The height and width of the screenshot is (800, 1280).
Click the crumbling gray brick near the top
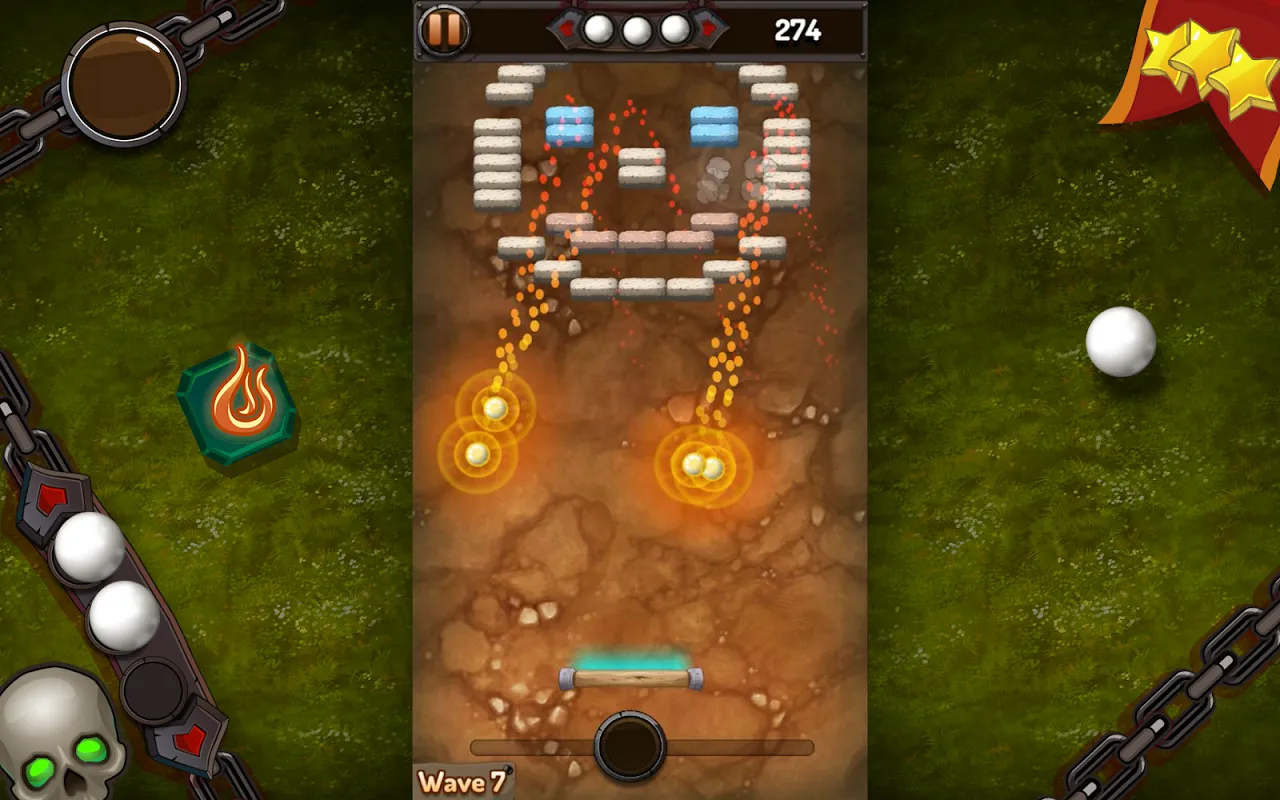[x=716, y=173]
